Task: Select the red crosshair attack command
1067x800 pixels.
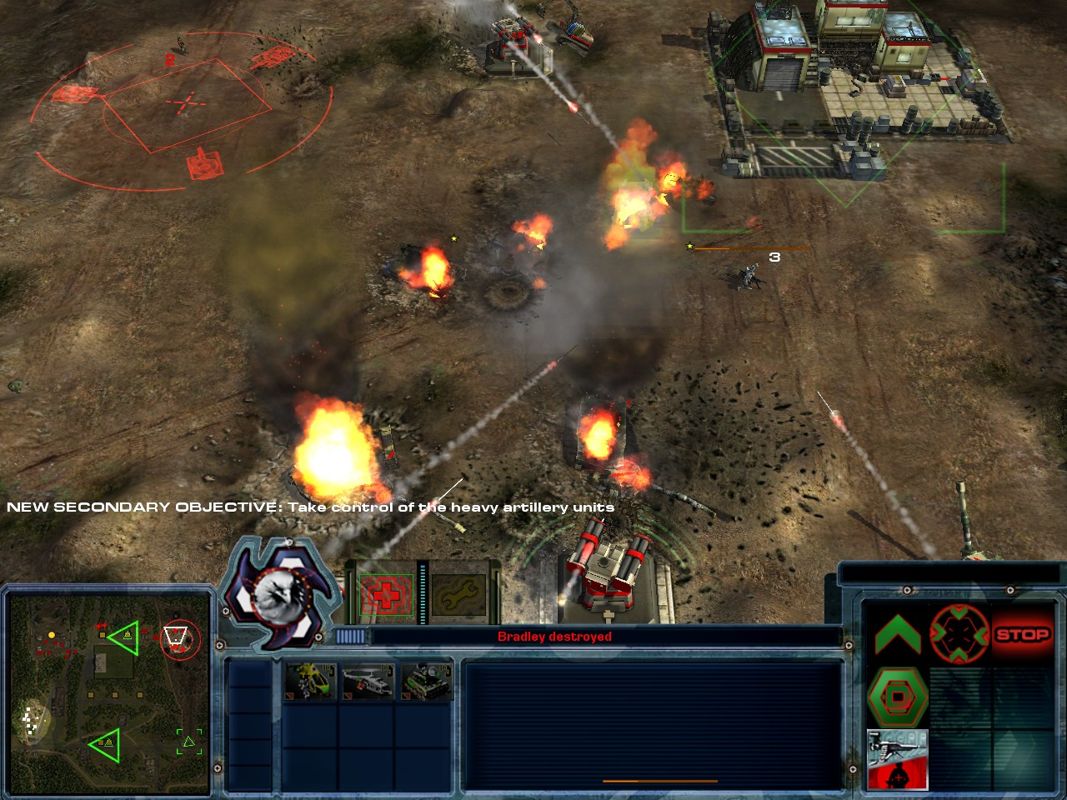Action: (x=959, y=634)
